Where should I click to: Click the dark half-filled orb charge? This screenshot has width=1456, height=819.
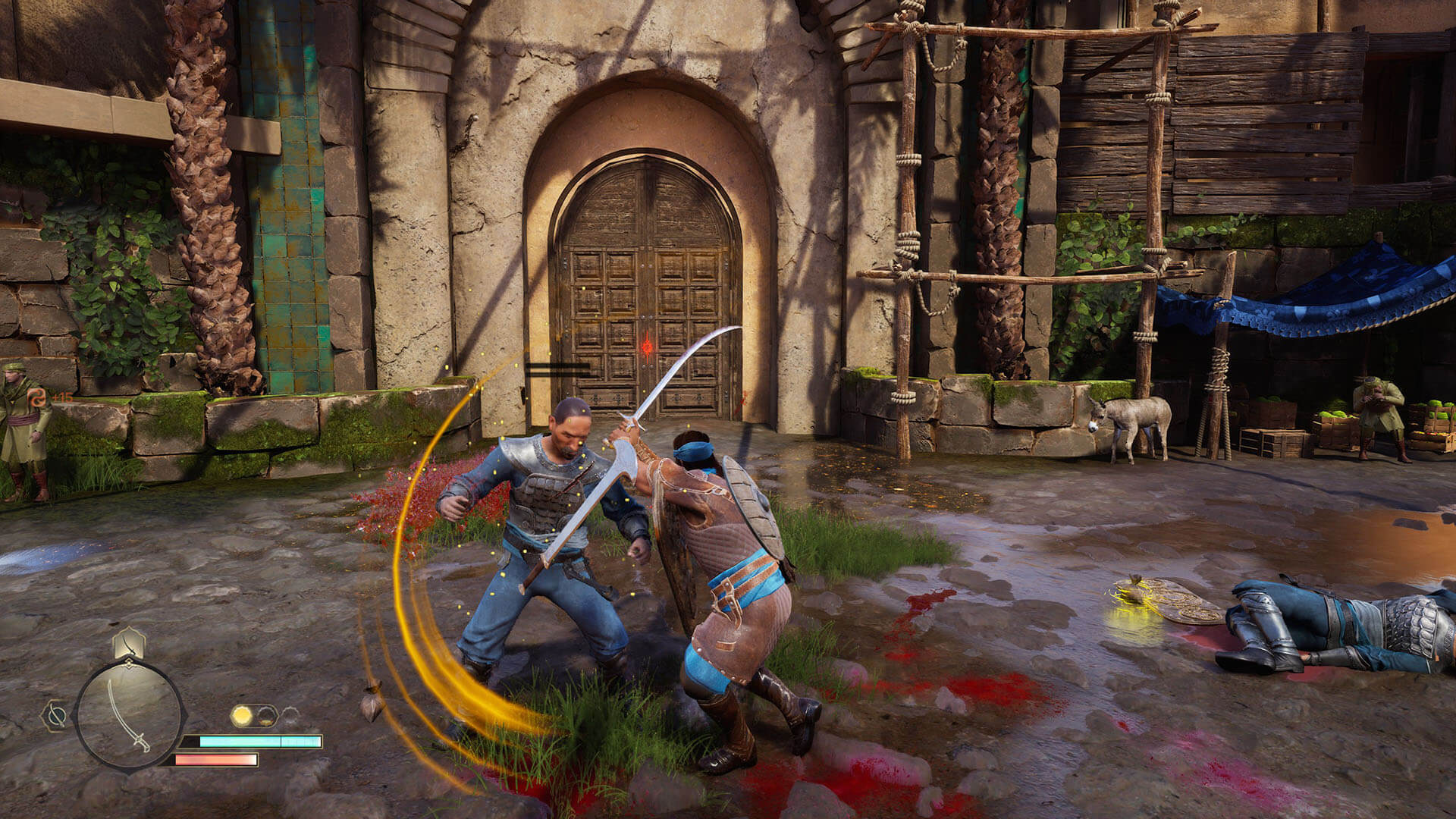pos(266,715)
